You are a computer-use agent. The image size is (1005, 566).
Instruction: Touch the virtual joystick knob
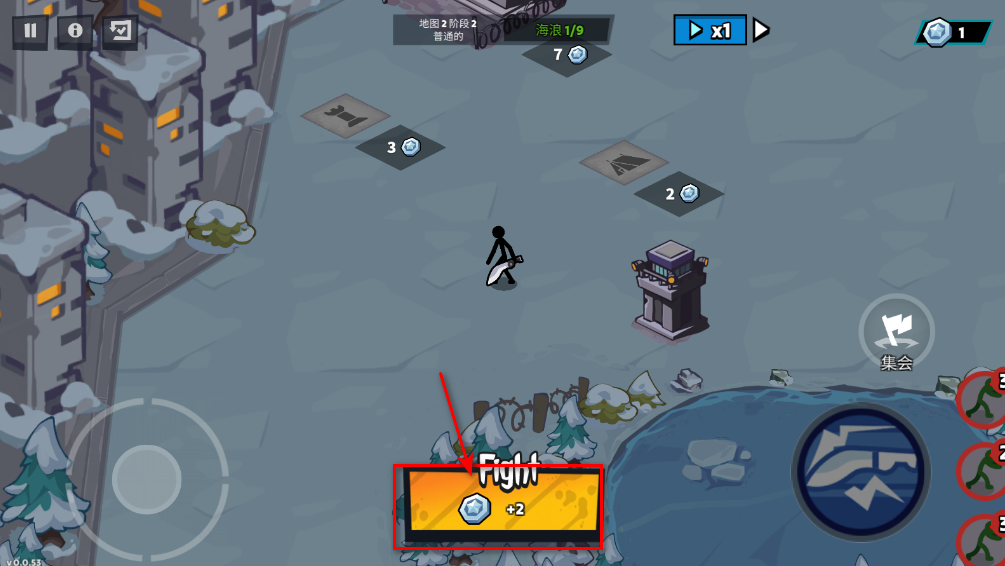click(147, 479)
